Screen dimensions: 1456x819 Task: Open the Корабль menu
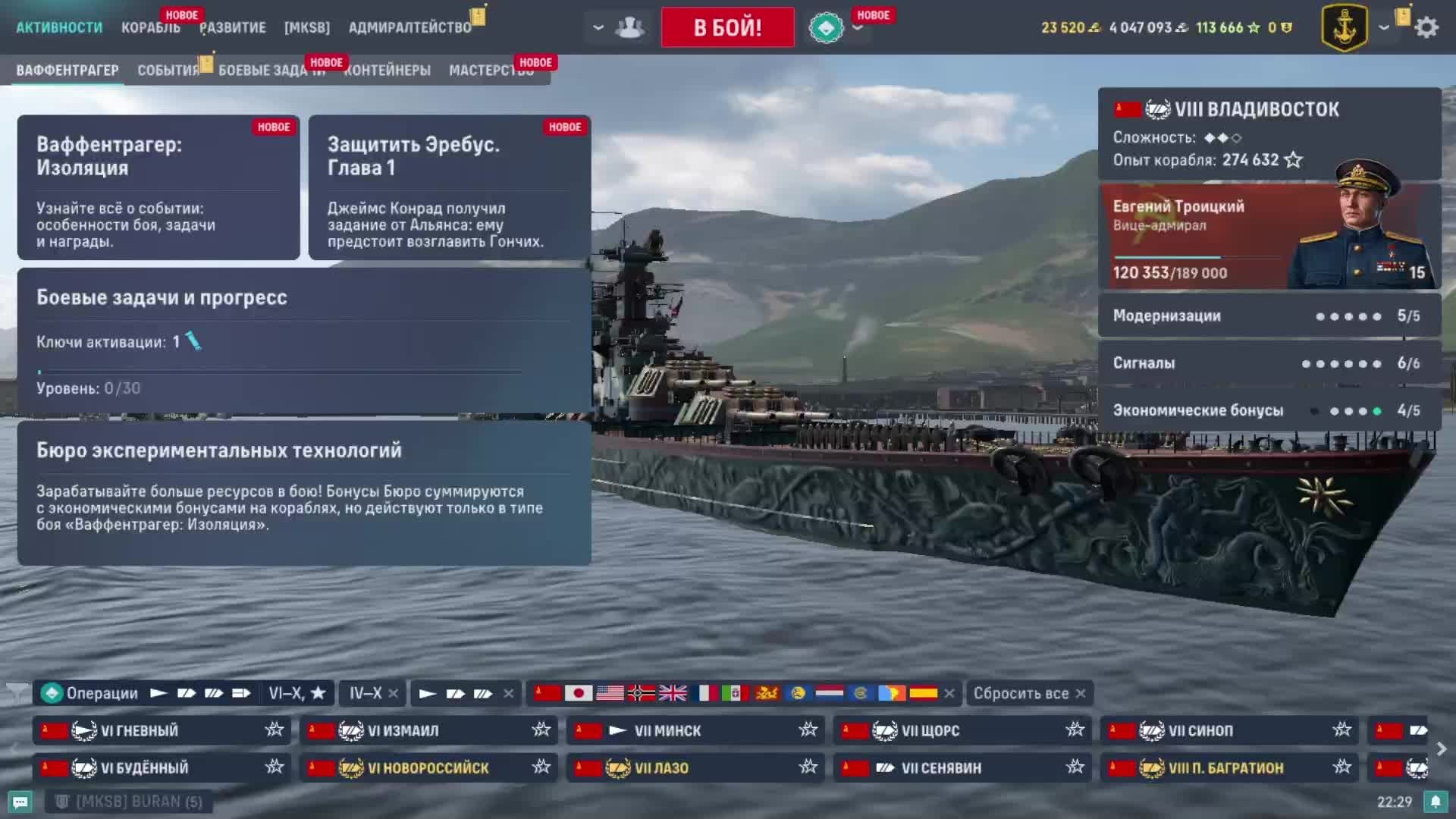click(x=150, y=27)
